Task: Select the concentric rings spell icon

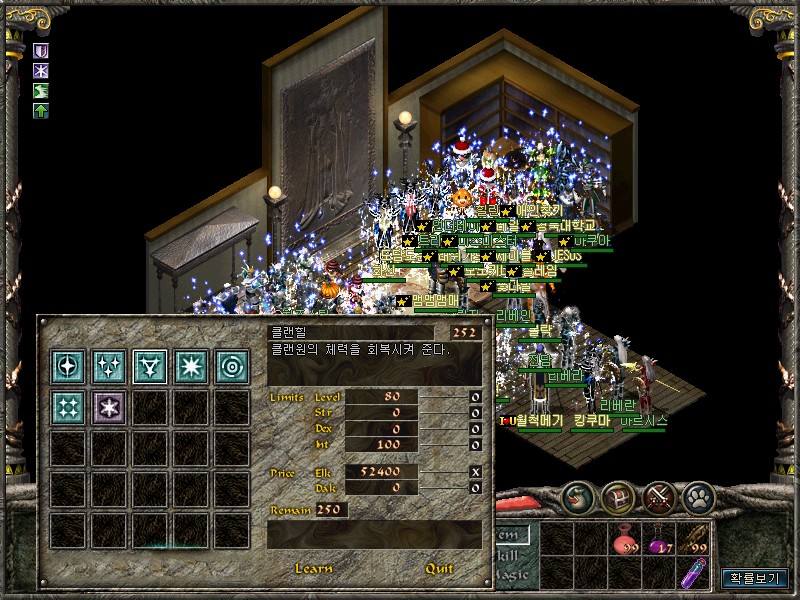Action: [x=231, y=365]
